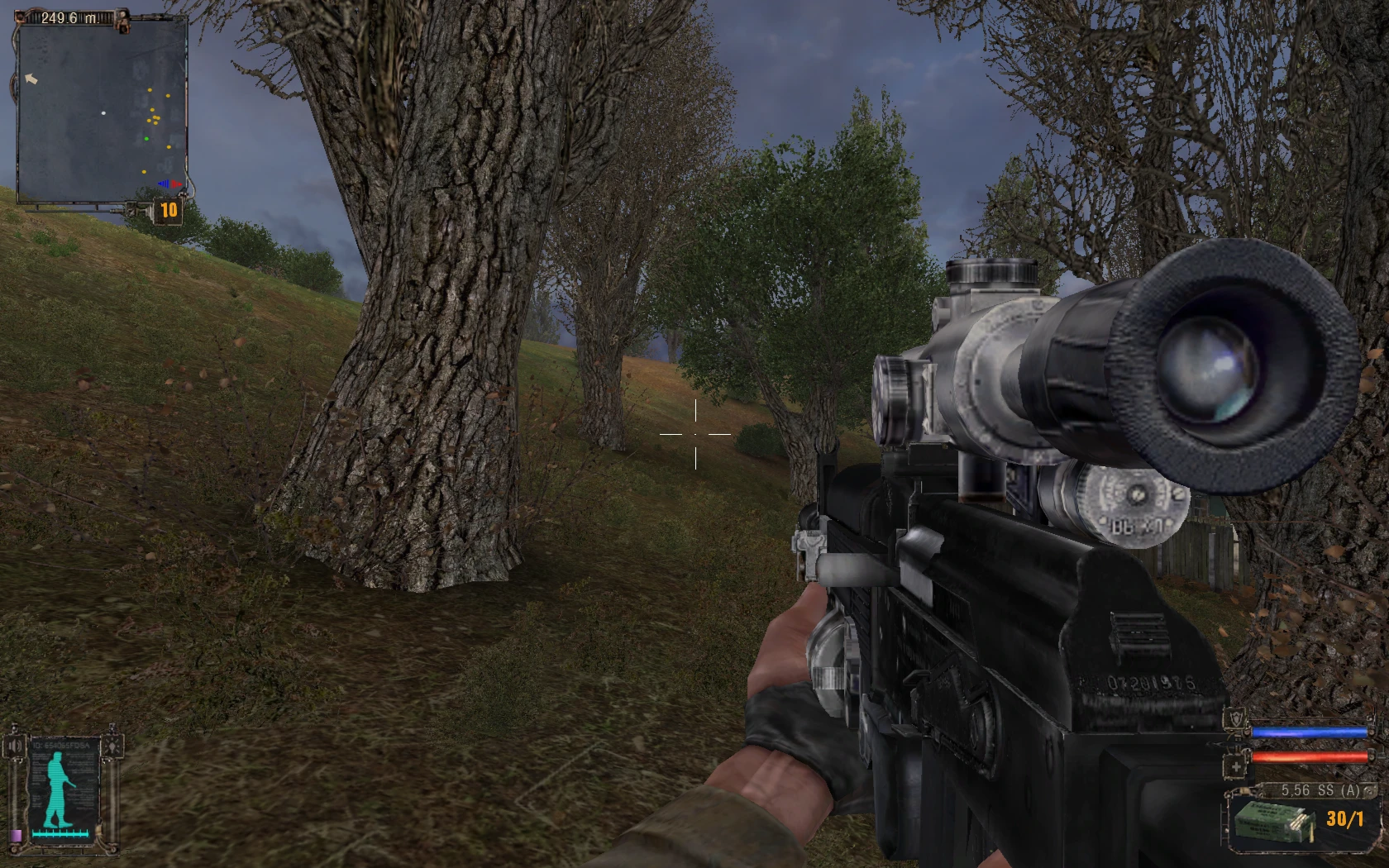Click a yellow contact dot on the minimap
Screen dimensions: 1389x868
(x=150, y=90)
